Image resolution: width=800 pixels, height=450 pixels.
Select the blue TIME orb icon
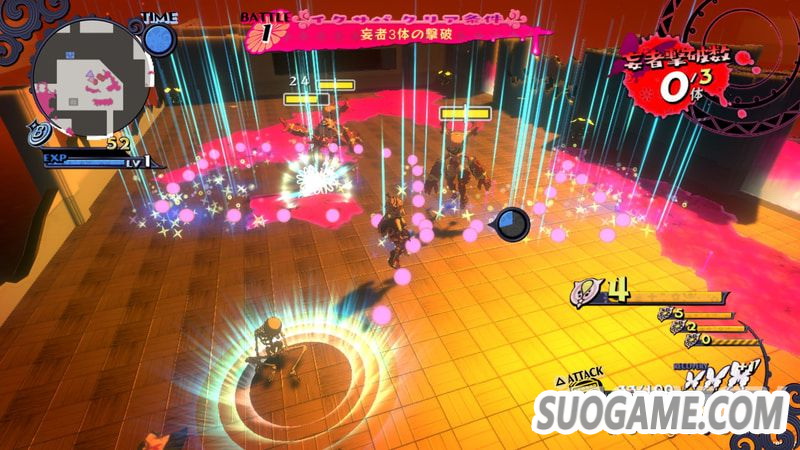tap(159, 39)
